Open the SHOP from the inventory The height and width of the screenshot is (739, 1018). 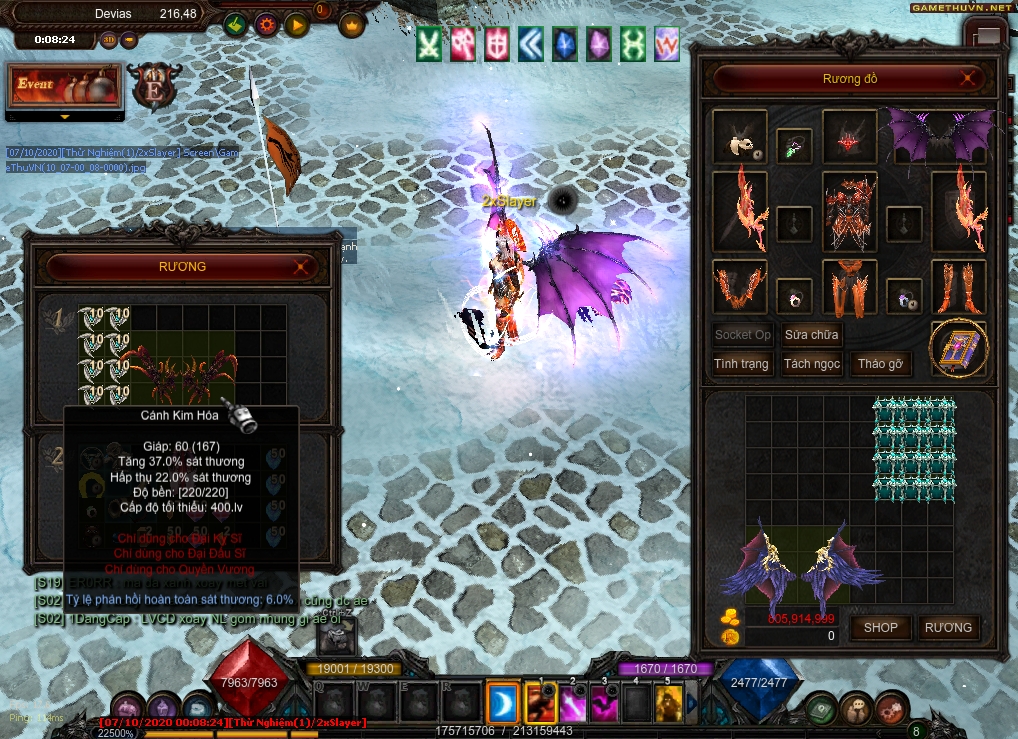point(881,627)
